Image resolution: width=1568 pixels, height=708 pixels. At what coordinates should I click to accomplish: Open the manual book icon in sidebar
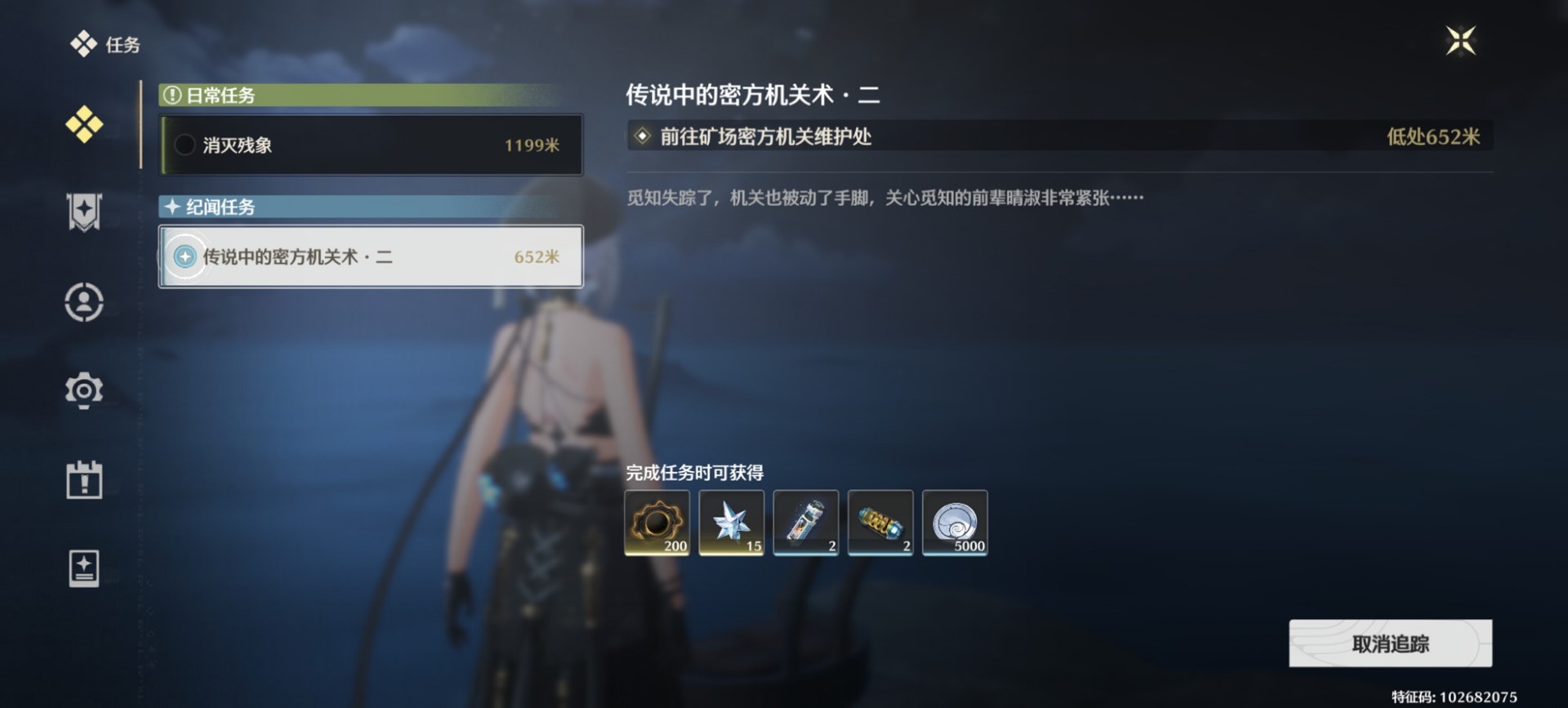[x=85, y=568]
